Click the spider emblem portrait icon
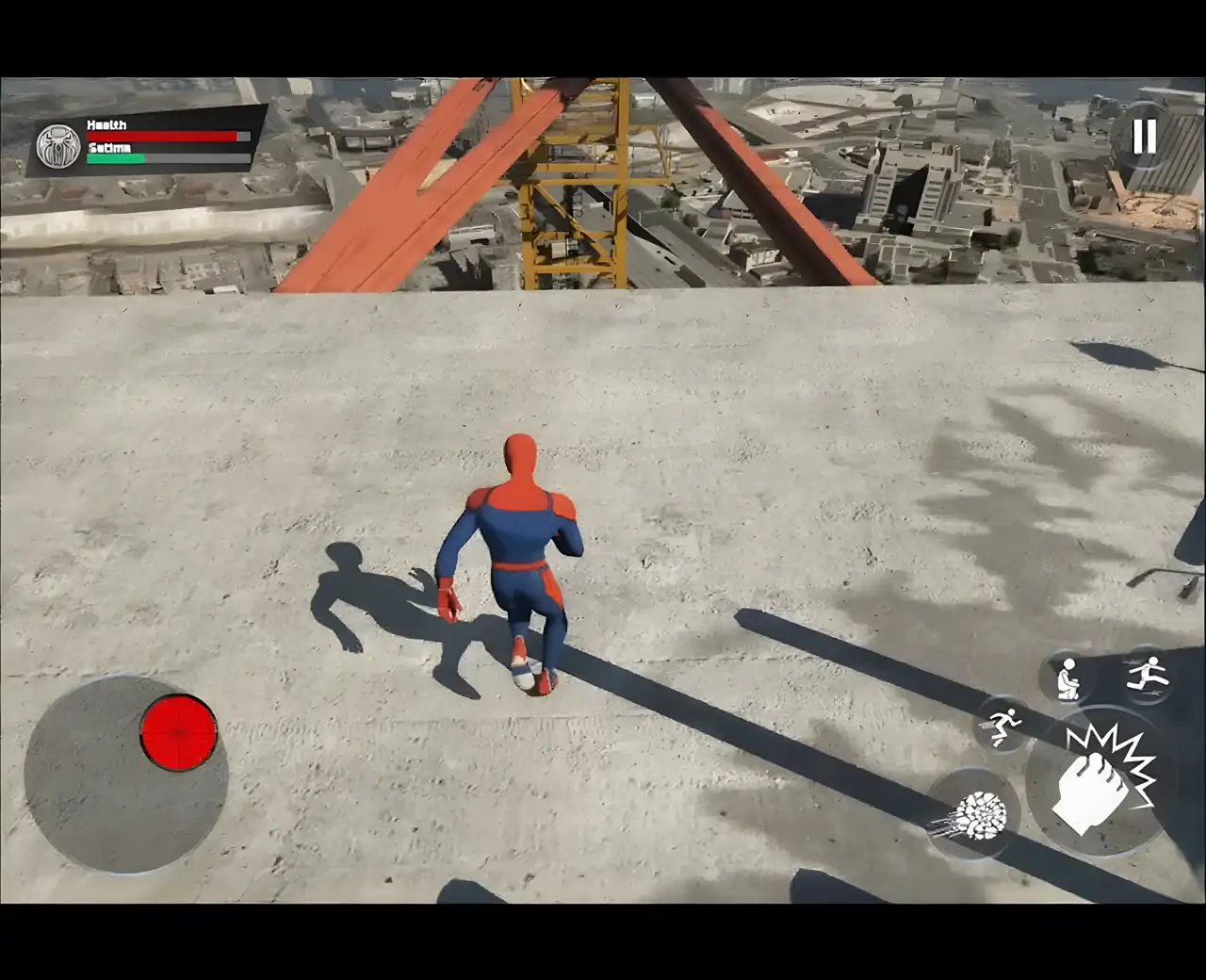Image resolution: width=1206 pixels, height=980 pixels. point(58,146)
